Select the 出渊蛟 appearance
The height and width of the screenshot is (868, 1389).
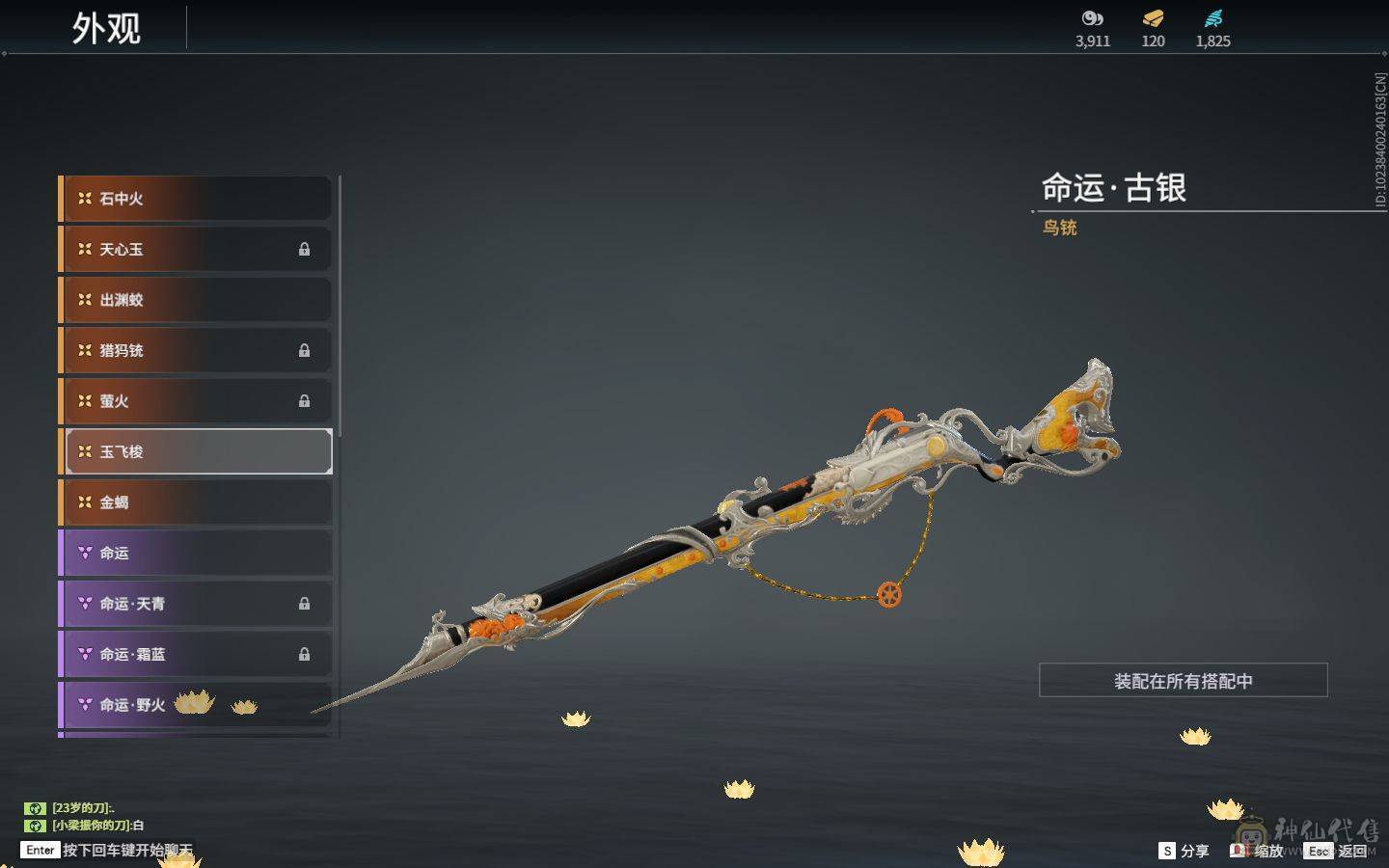coord(197,300)
